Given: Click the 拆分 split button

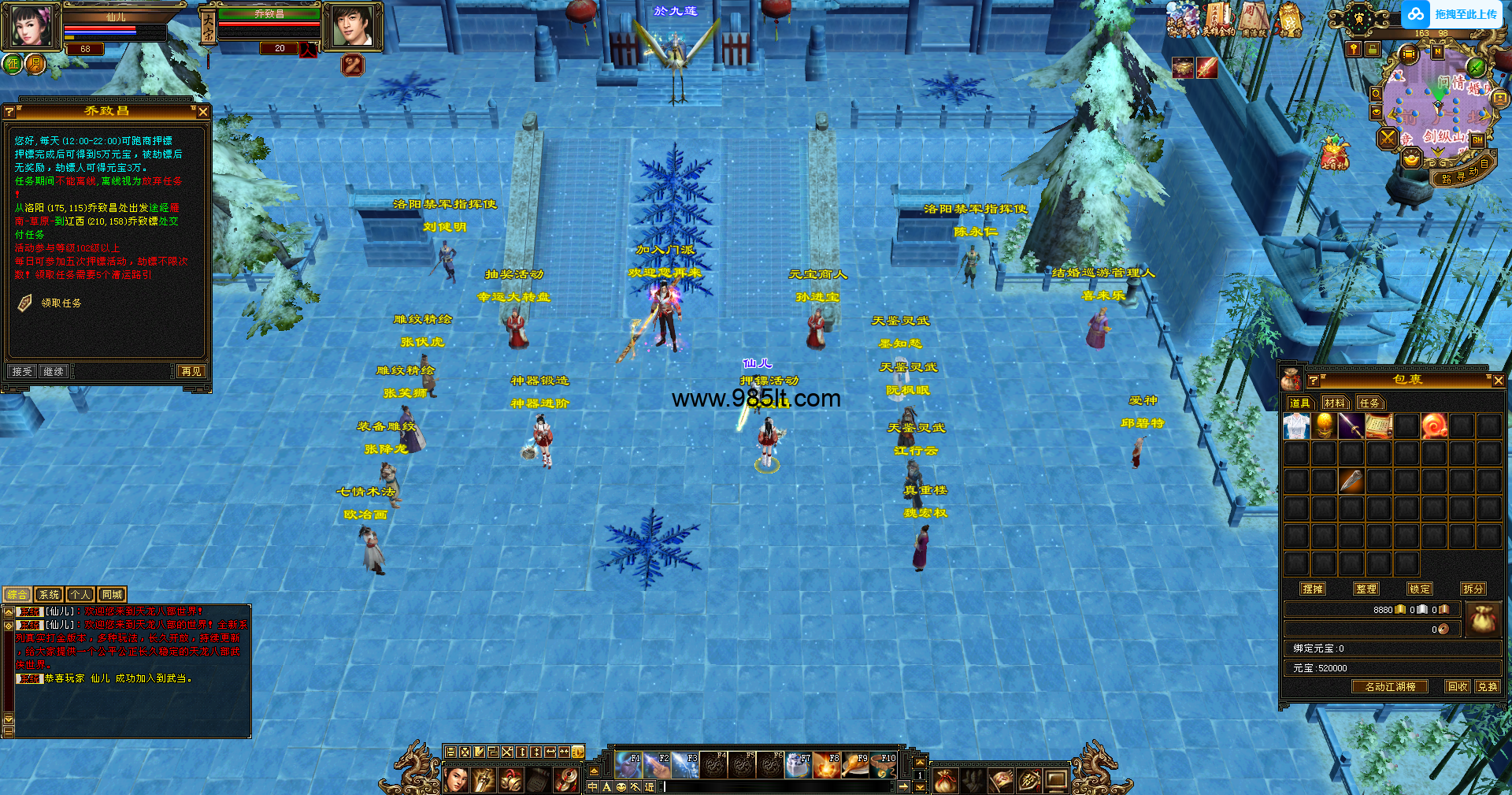Looking at the screenshot, I should (x=1473, y=589).
